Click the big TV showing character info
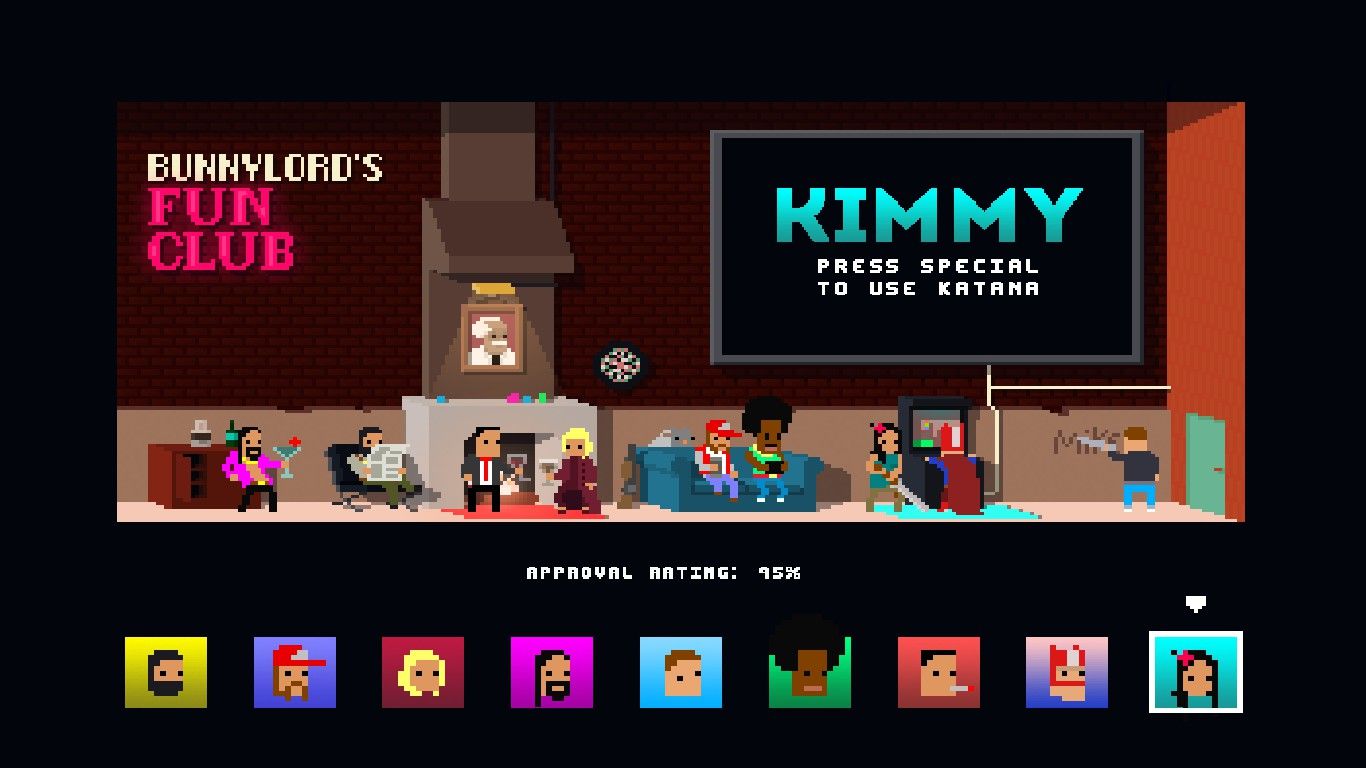The image size is (1366, 768). pos(925,245)
